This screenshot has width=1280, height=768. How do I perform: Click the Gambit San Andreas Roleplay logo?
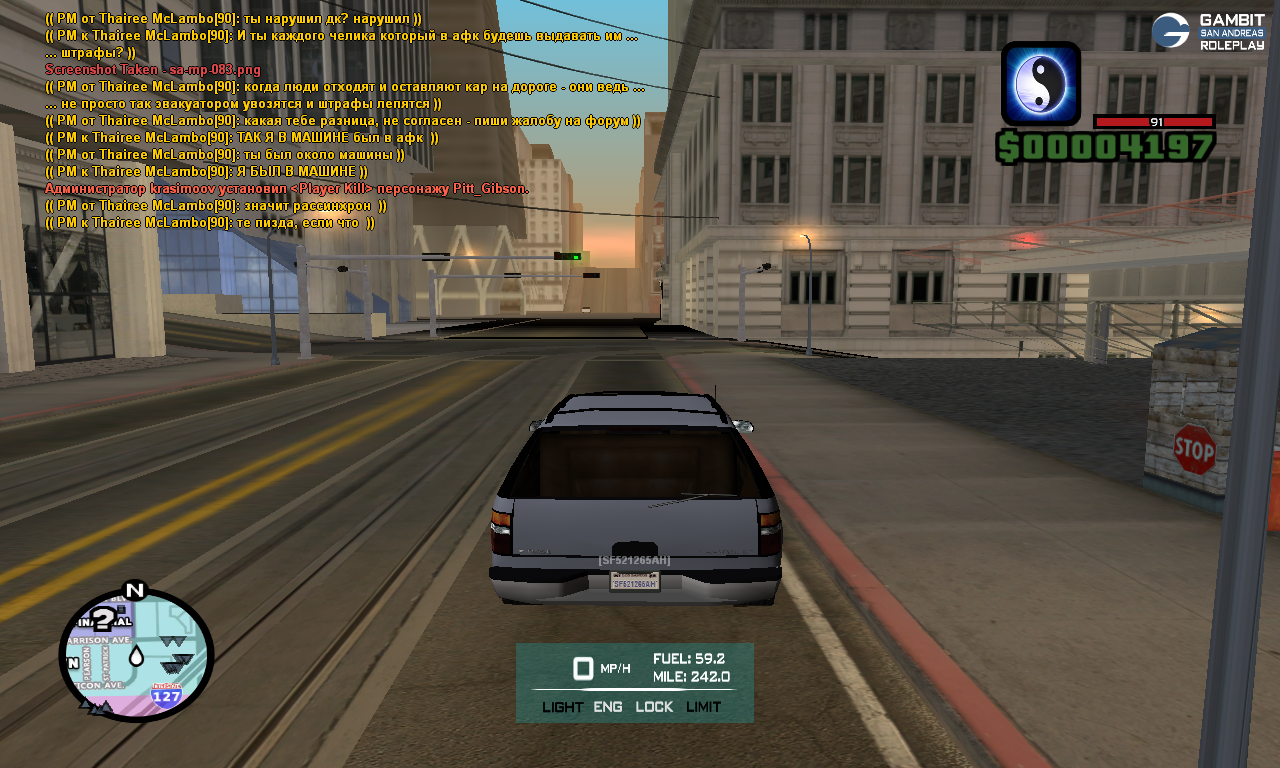(1208, 31)
